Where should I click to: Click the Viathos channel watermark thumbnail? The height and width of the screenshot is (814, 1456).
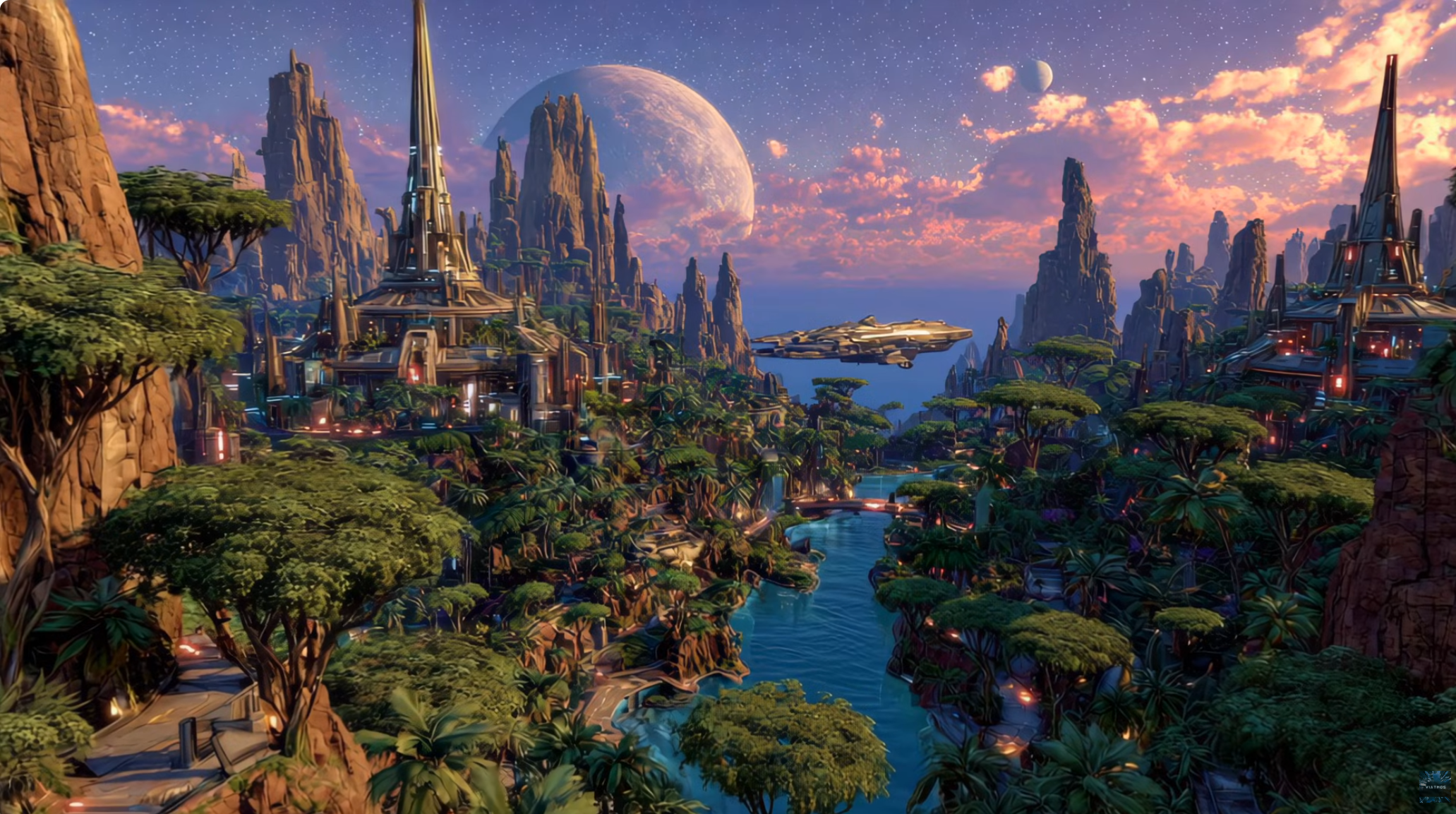coord(1435,786)
